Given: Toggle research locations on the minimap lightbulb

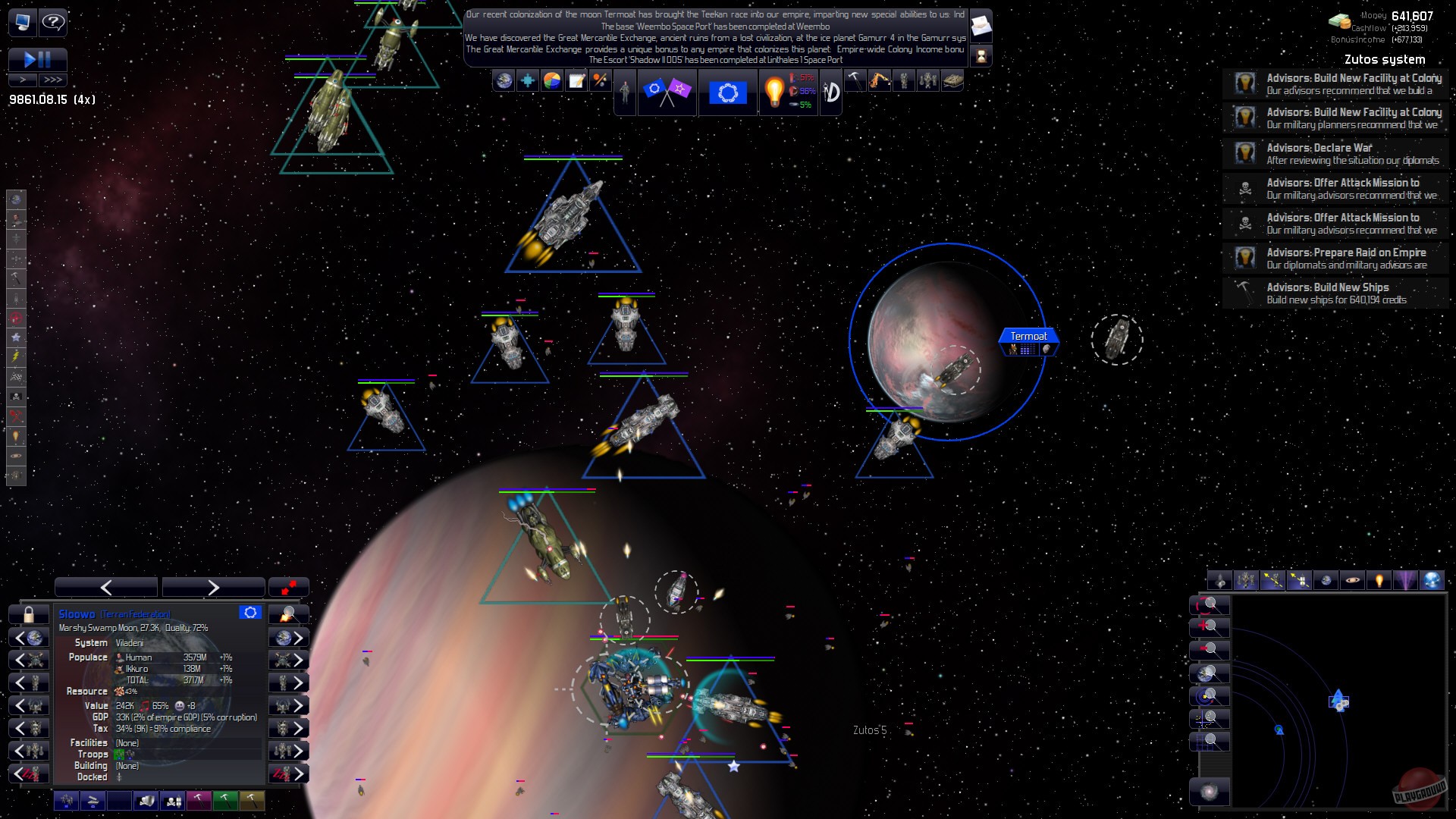Looking at the screenshot, I should point(1380,580).
